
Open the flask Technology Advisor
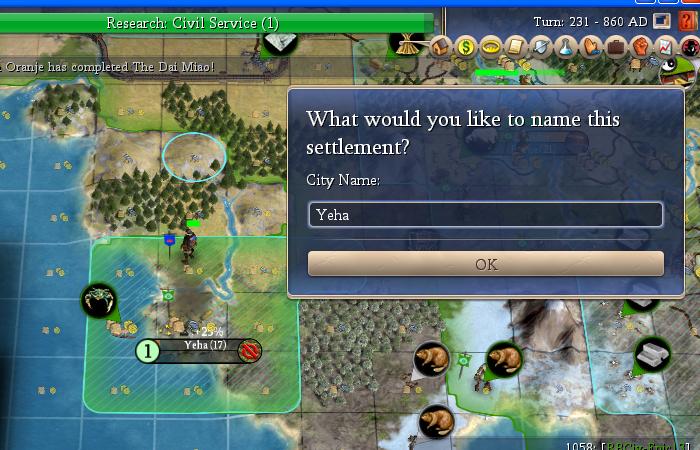point(565,46)
